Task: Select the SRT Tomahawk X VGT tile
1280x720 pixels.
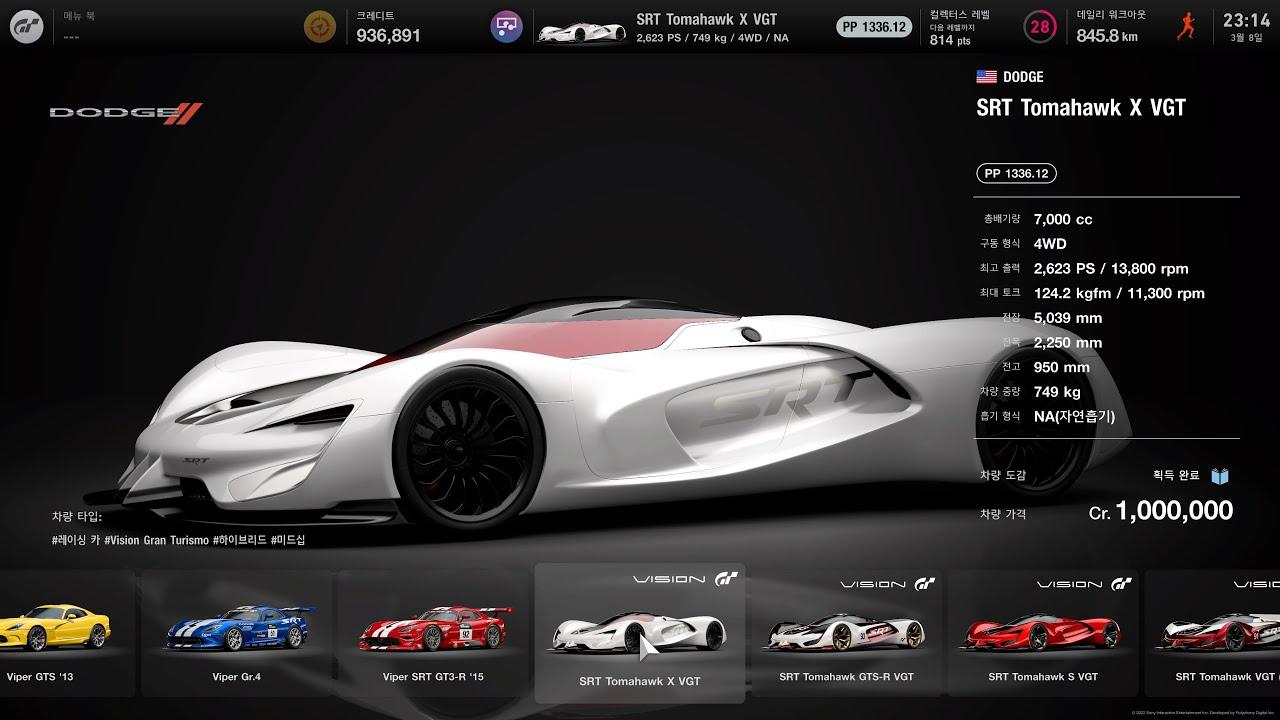Action: [639, 634]
